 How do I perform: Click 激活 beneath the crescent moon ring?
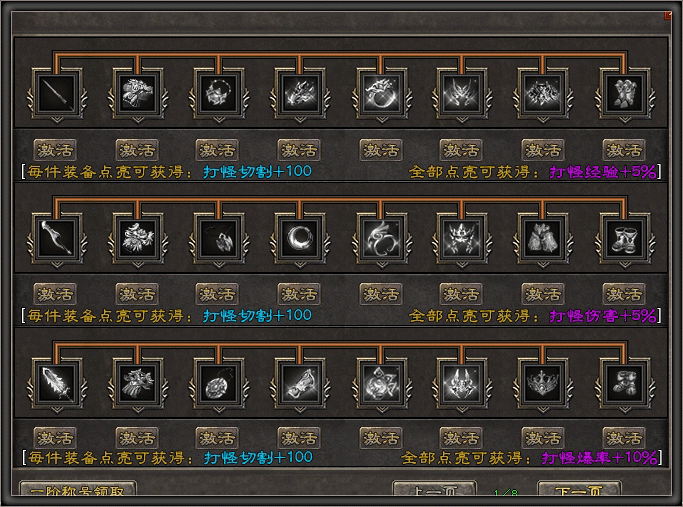click(300, 294)
